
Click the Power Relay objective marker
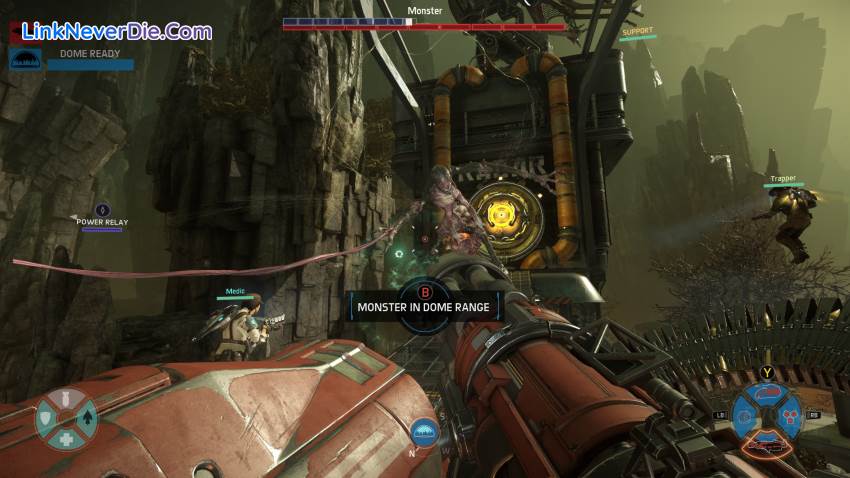[101, 209]
